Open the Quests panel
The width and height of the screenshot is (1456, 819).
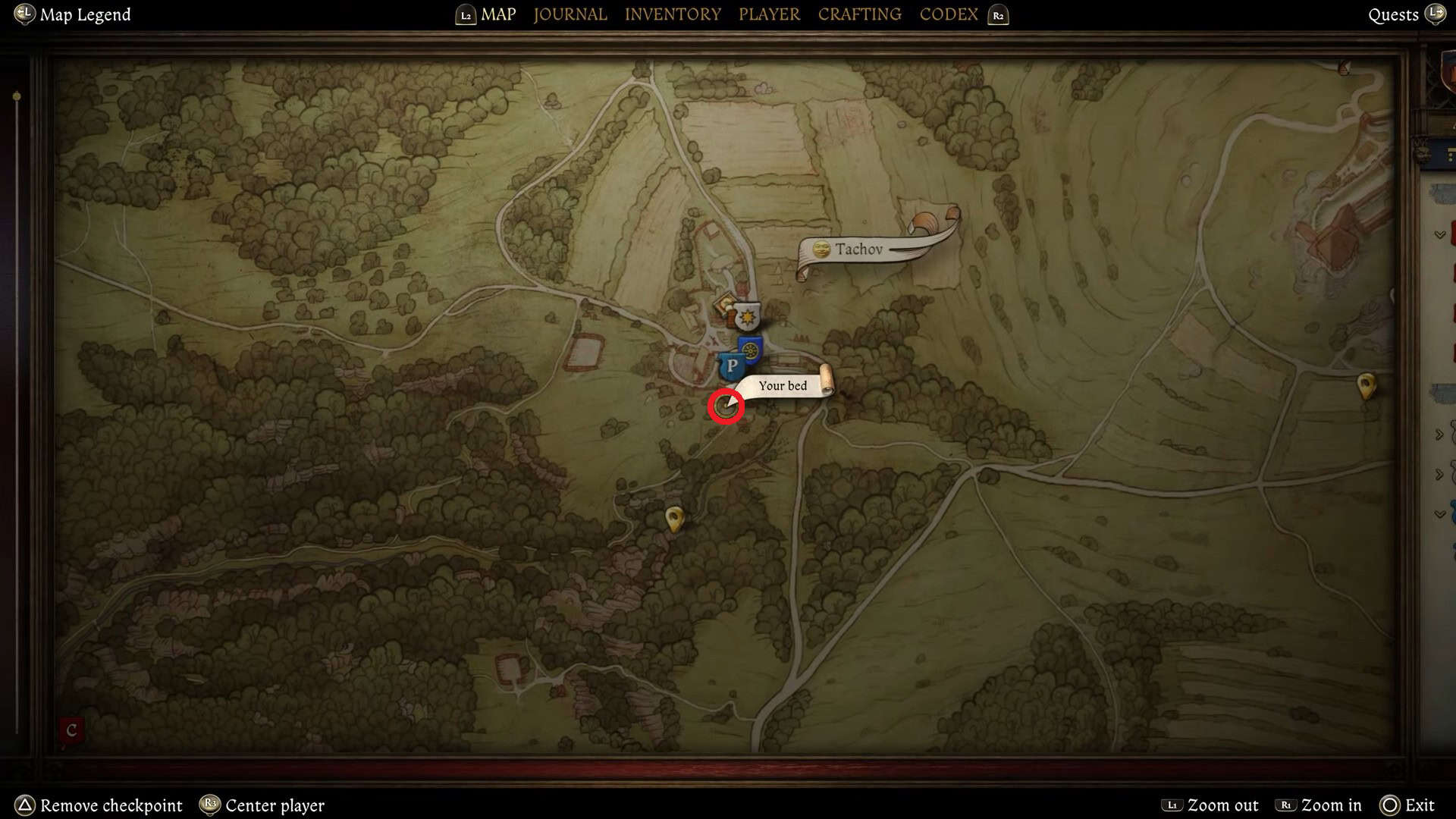[x=1392, y=14]
